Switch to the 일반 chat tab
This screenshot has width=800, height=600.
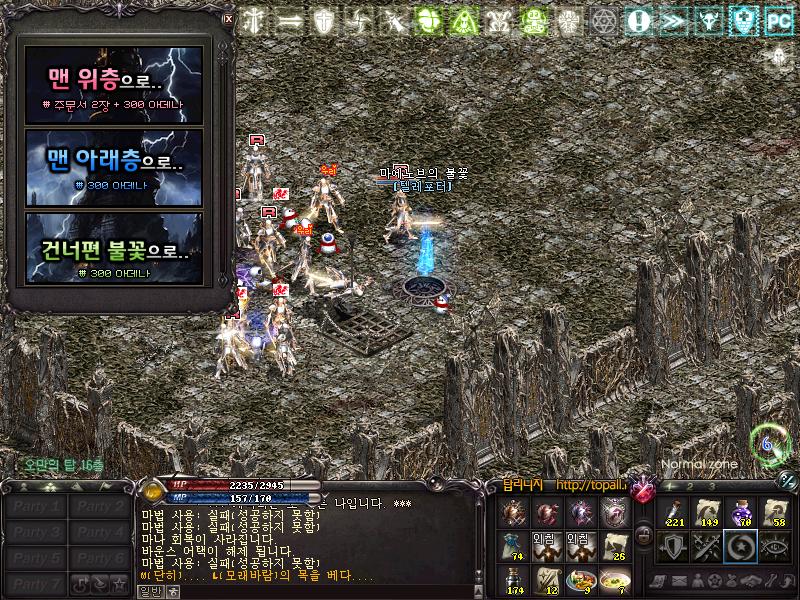point(149,592)
